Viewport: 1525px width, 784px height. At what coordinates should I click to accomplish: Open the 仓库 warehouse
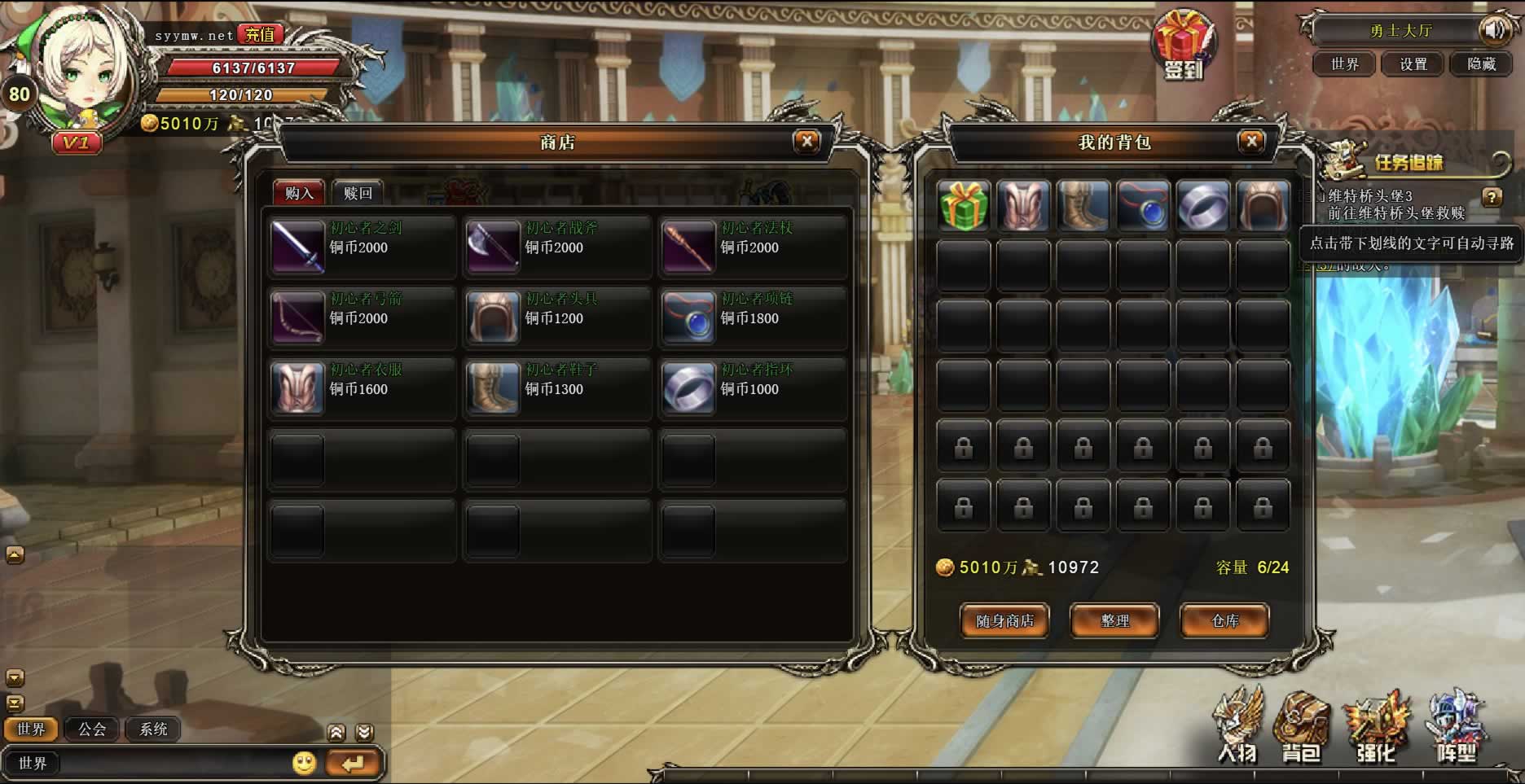1224,621
